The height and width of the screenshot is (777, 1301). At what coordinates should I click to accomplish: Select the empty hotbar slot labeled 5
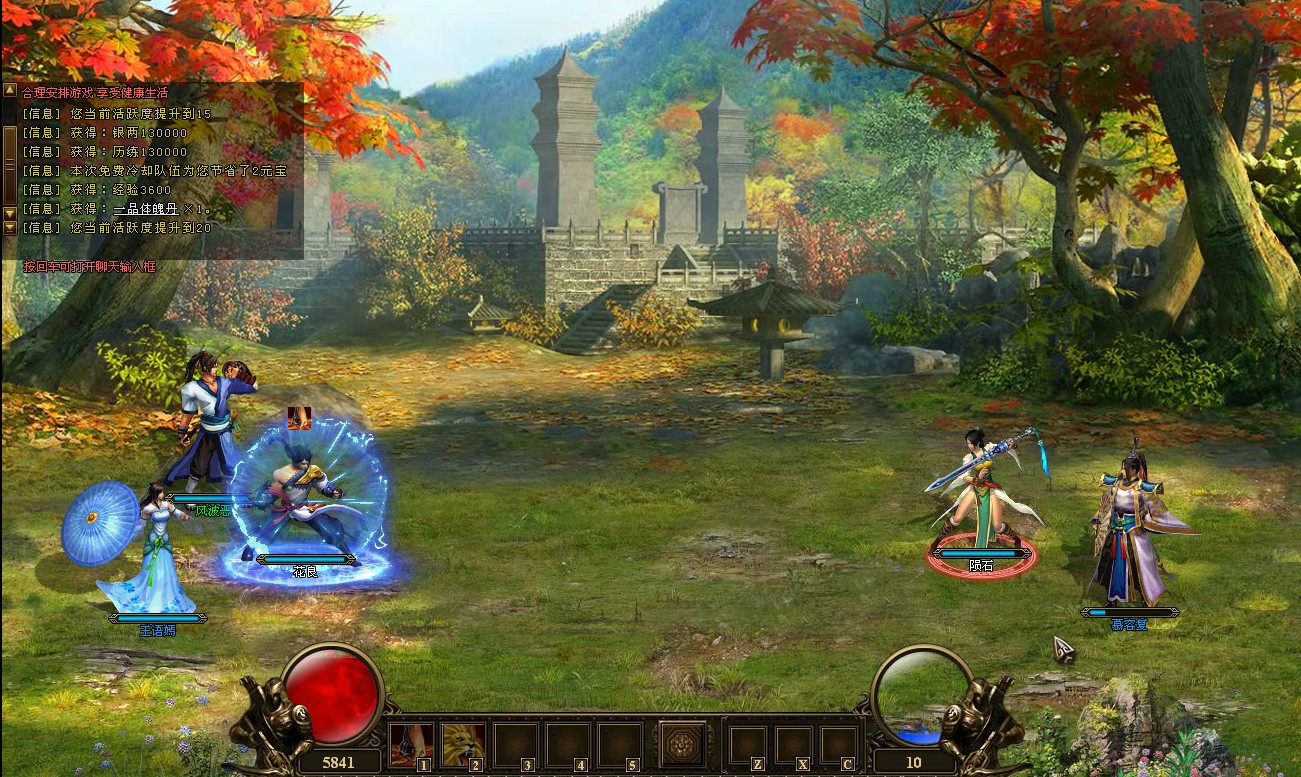[619, 744]
